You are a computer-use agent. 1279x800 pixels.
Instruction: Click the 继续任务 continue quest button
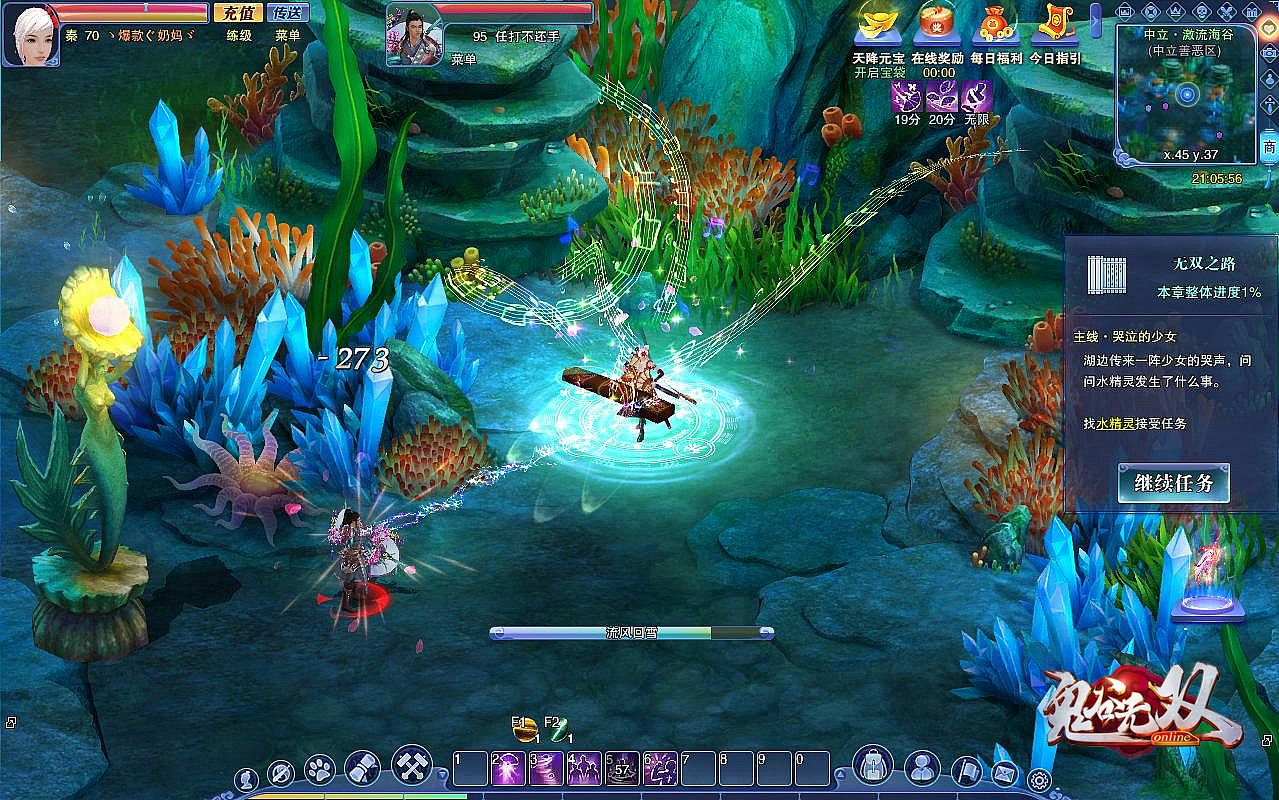tap(1173, 484)
